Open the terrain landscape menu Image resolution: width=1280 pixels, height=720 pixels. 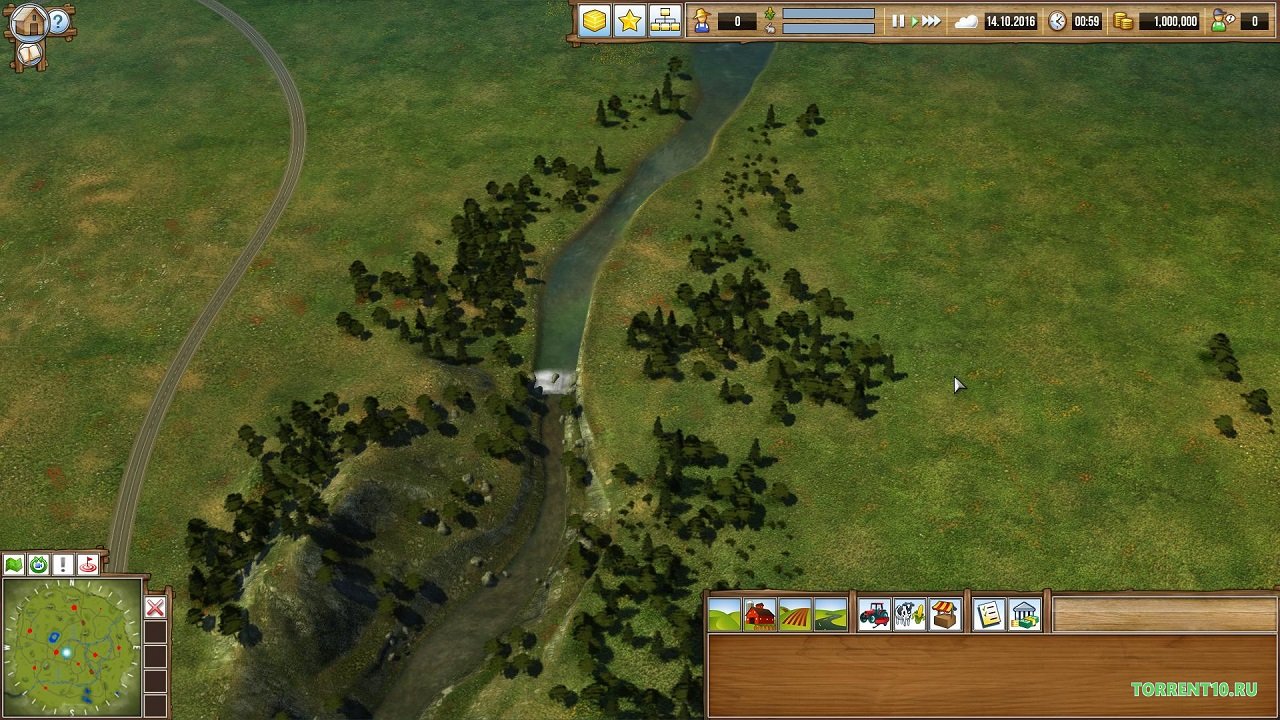click(724, 615)
